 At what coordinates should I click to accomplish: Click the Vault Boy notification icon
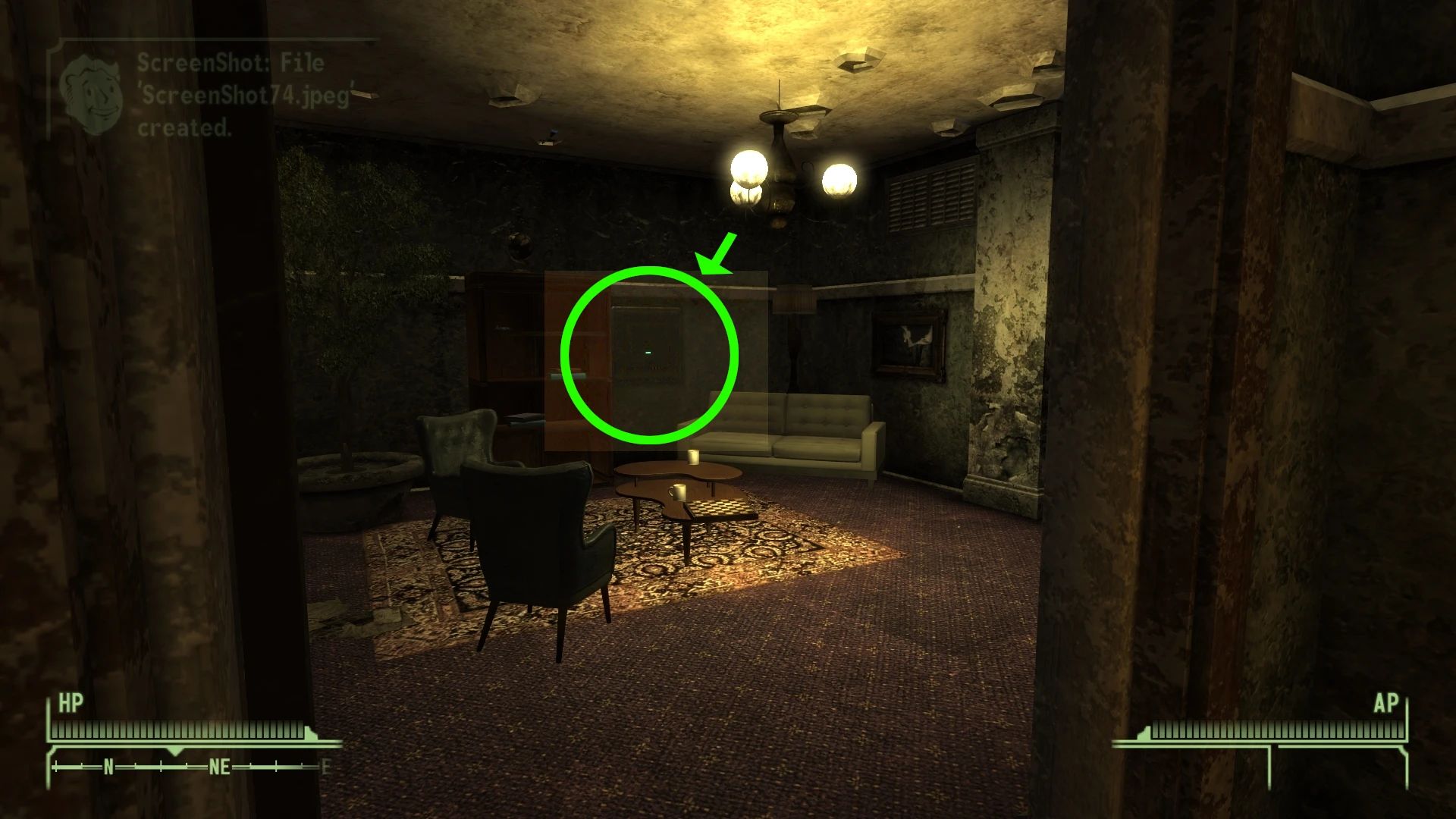click(x=93, y=89)
